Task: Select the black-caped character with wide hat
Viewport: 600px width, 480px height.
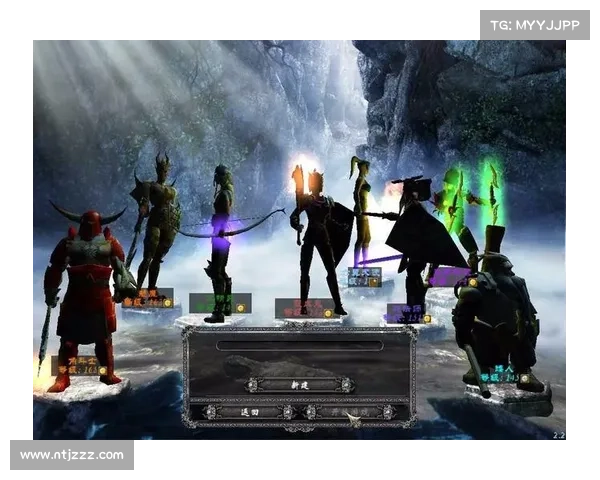Action: tap(415, 240)
